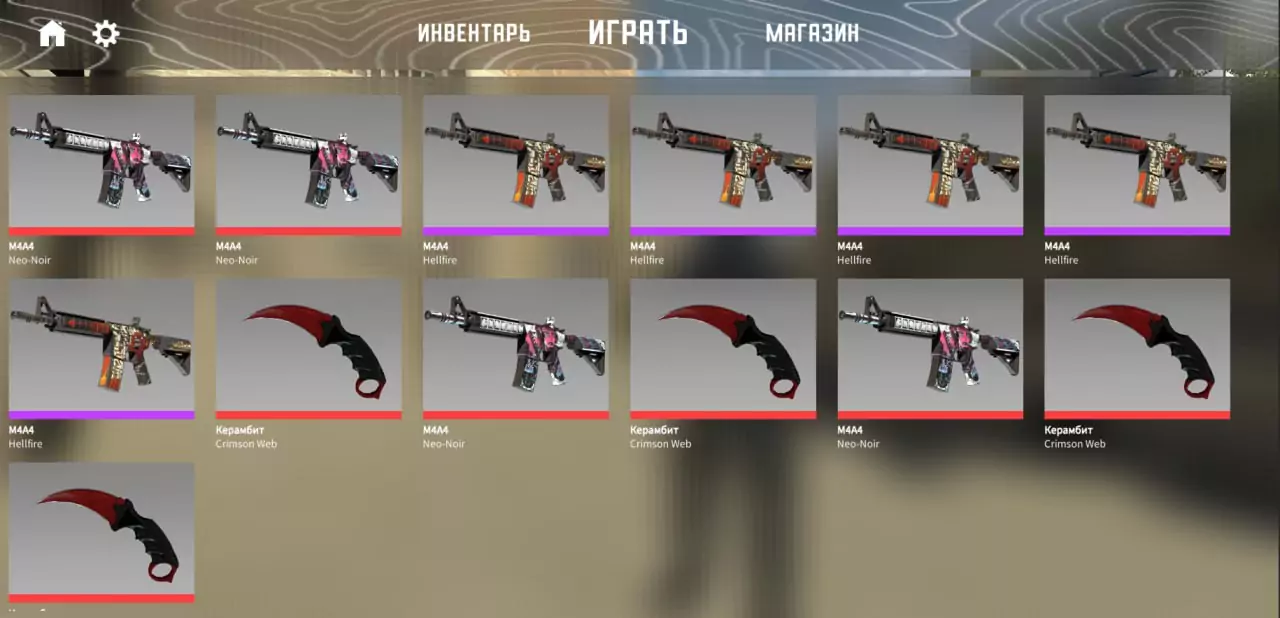The image size is (1280, 618).
Task: Open the settings gear
Action: (106, 34)
